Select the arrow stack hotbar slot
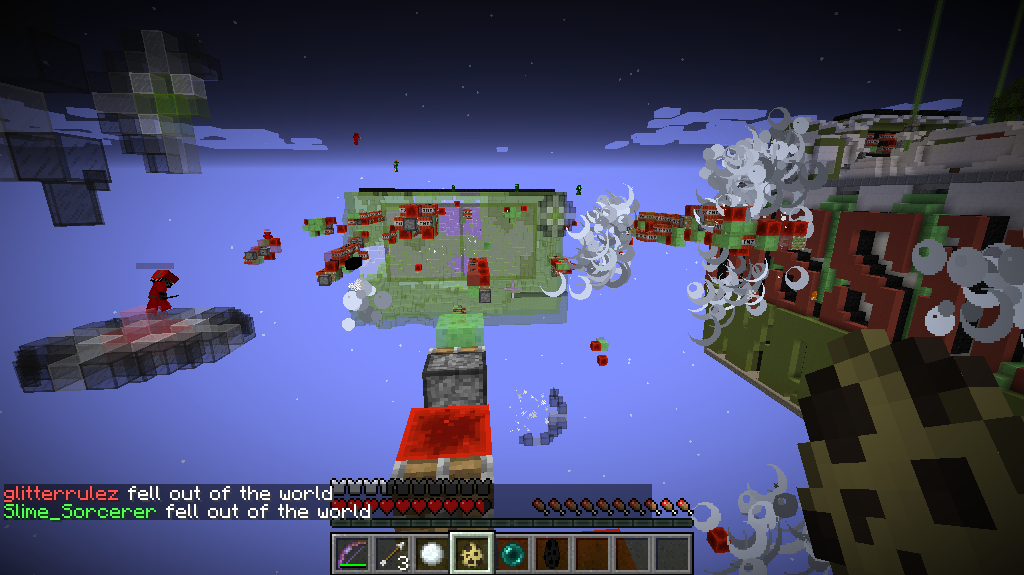Viewport: 1024px width, 575px height. coord(391,554)
